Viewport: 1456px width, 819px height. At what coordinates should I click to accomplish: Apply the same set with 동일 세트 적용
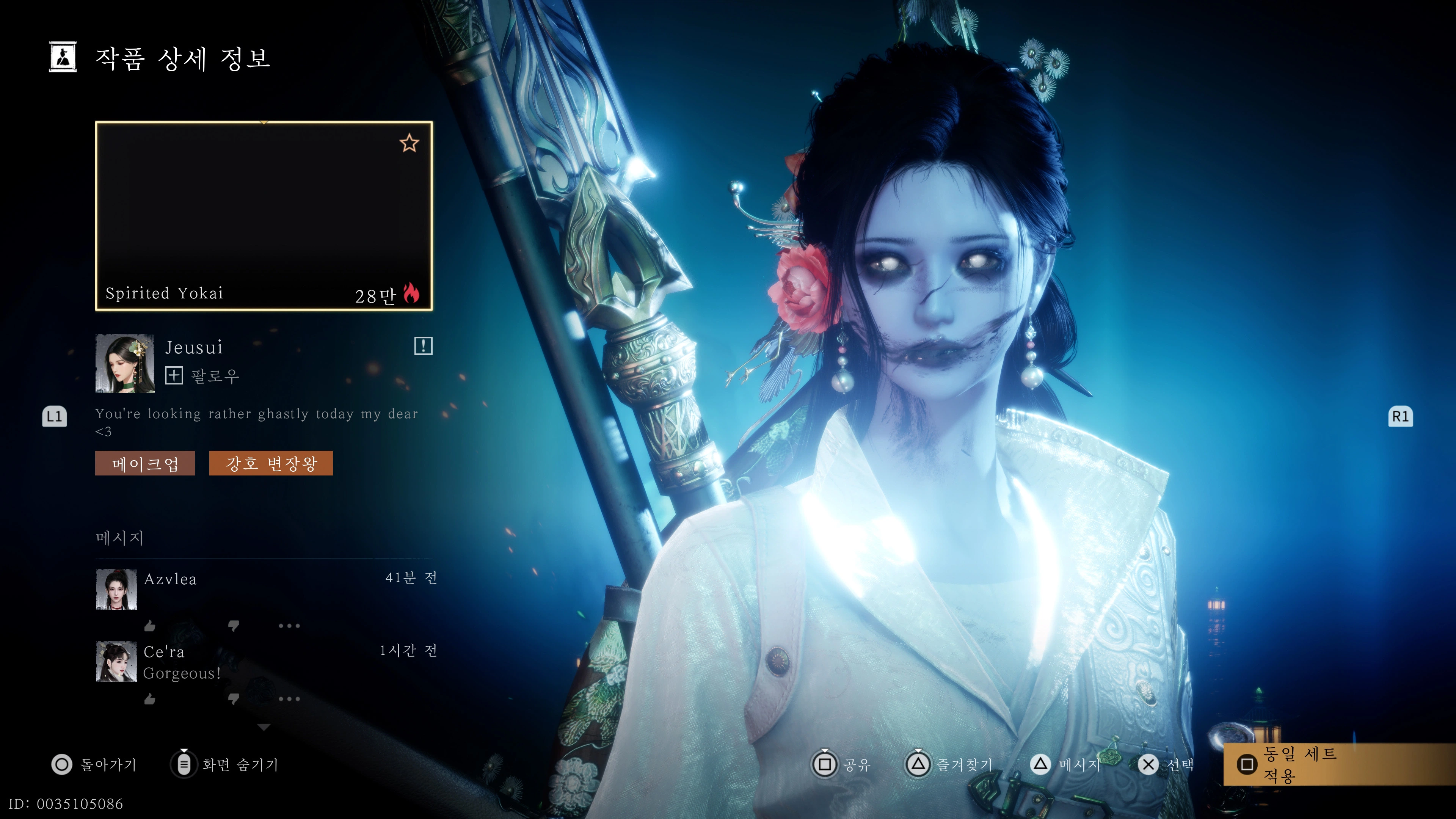[1300, 765]
